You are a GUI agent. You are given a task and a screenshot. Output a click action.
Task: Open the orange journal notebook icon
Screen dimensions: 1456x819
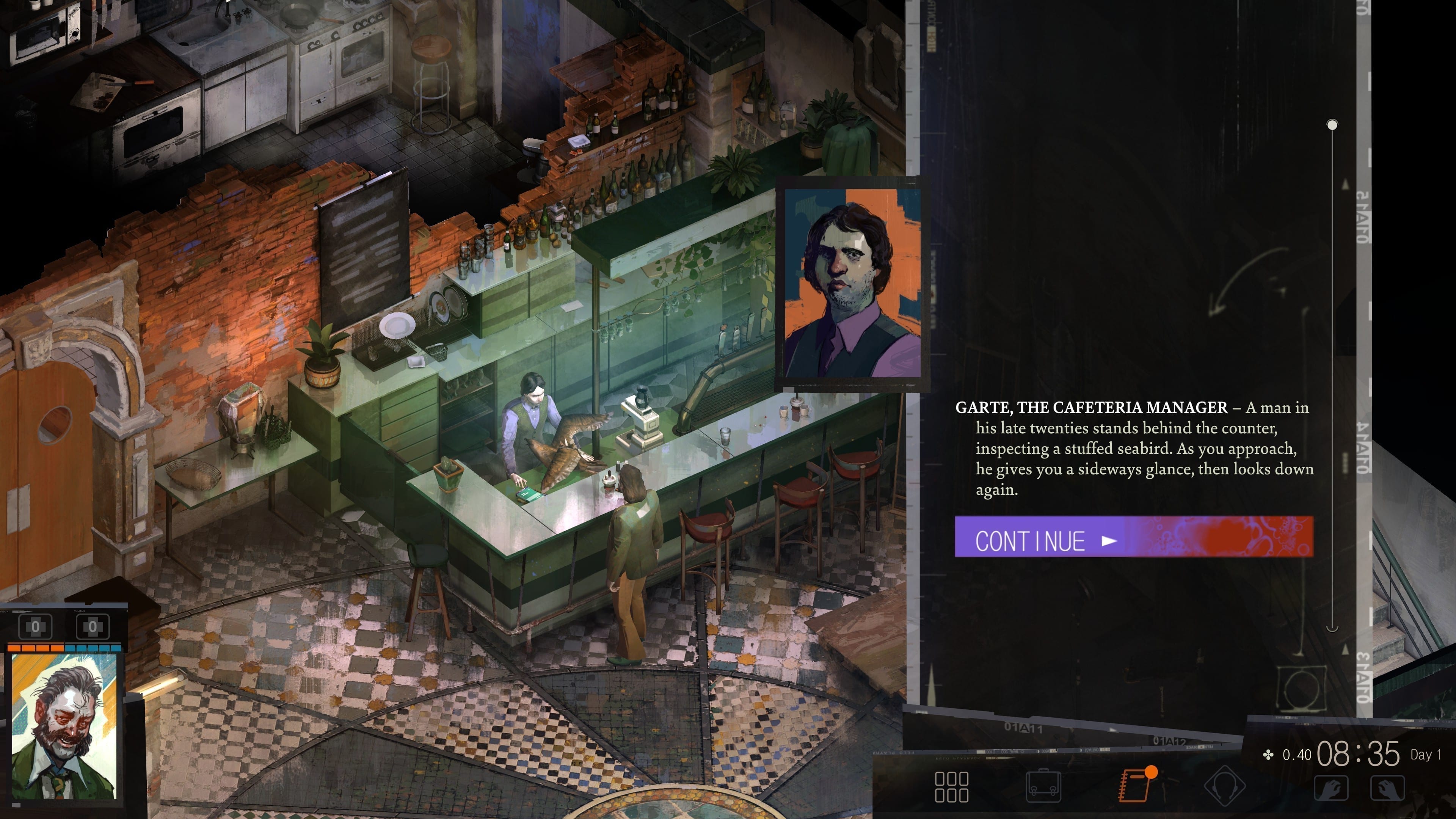click(1135, 785)
